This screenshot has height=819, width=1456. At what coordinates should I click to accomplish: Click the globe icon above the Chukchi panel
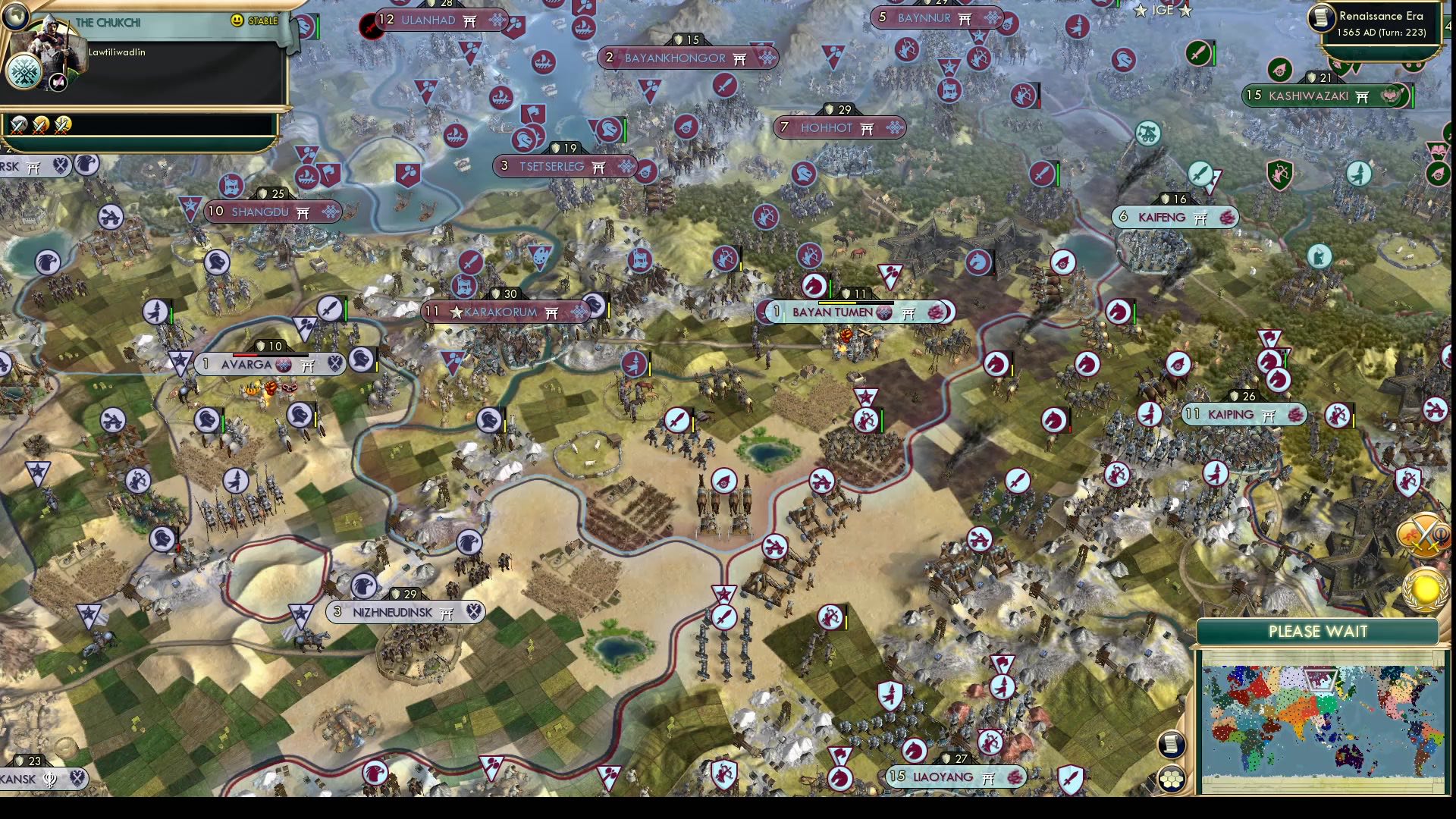(x=18, y=18)
